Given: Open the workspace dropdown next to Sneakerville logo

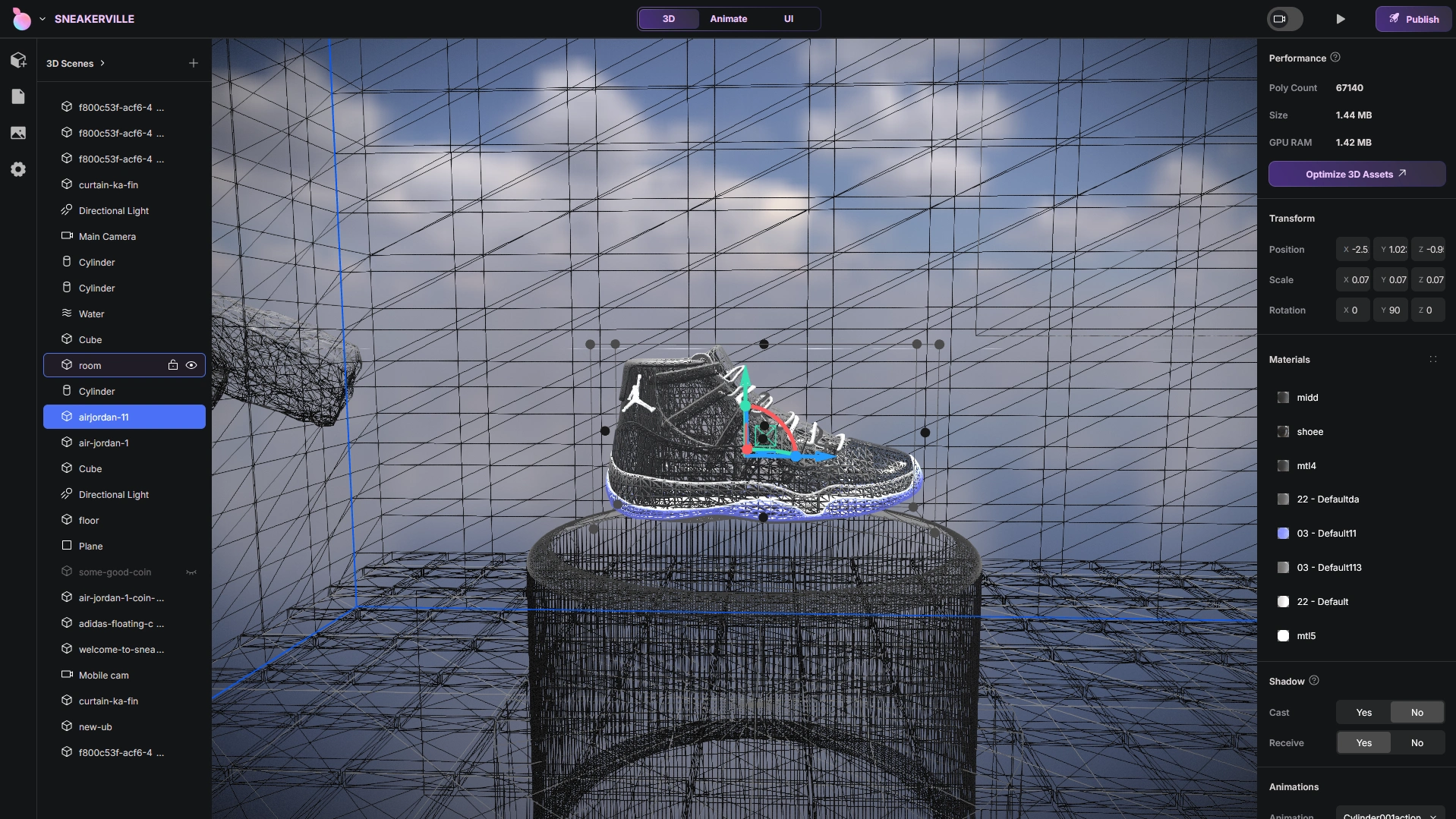Looking at the screenshot, I should (x=43, y=18).
